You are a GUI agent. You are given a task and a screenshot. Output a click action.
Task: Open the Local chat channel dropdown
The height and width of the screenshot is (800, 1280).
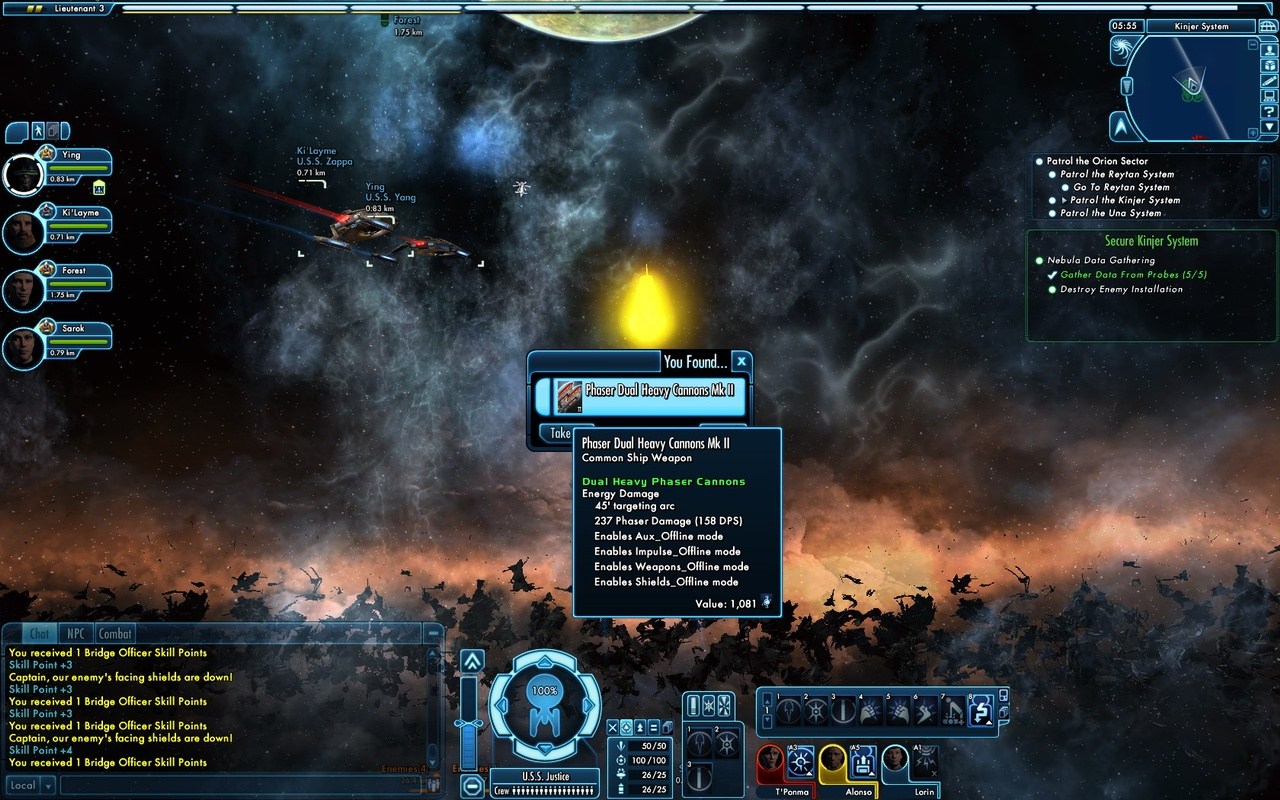(x=30, y=785)
